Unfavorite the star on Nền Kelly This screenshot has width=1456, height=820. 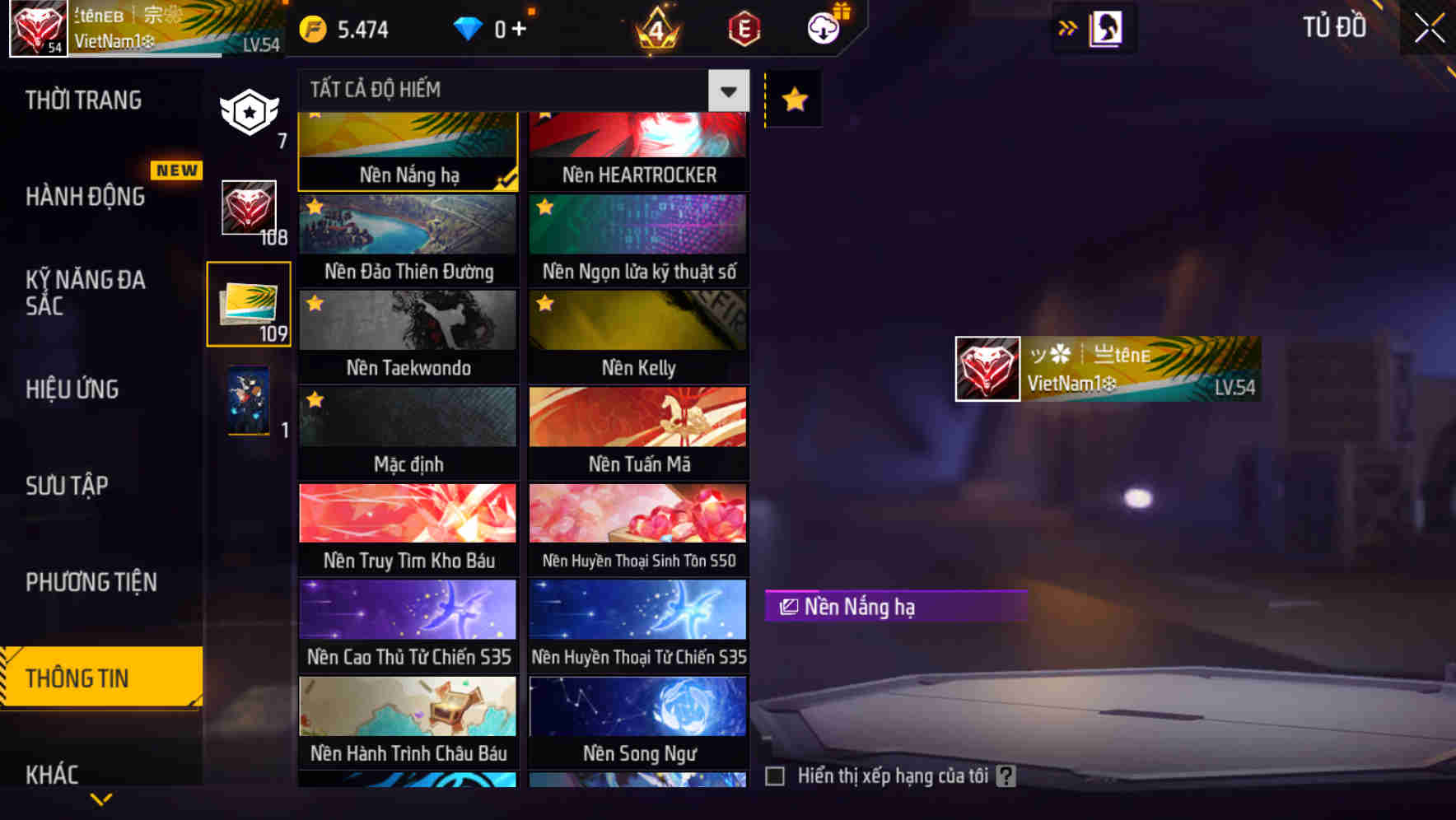click(544, 304)
